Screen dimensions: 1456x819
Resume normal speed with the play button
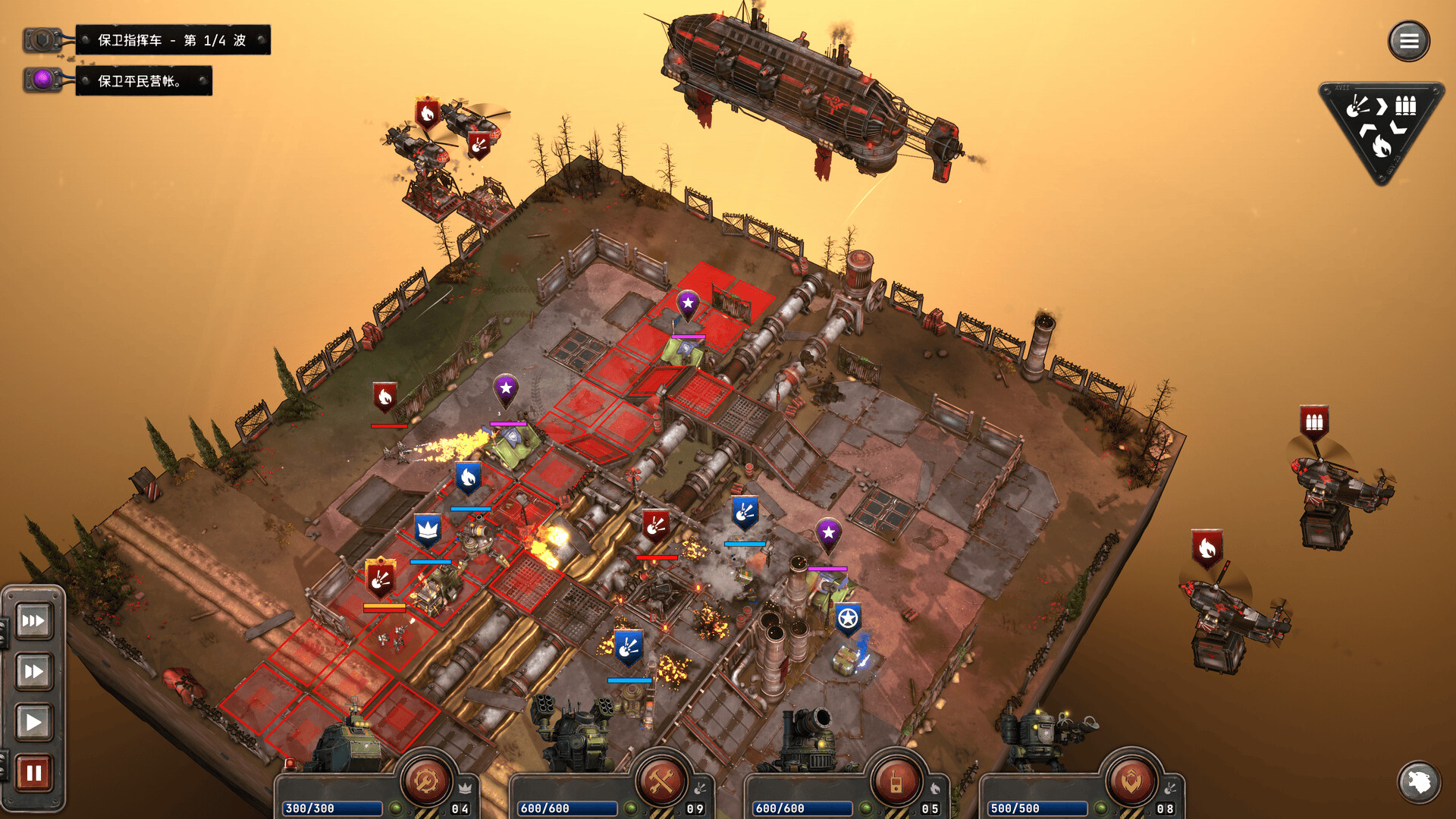point(33,722)
